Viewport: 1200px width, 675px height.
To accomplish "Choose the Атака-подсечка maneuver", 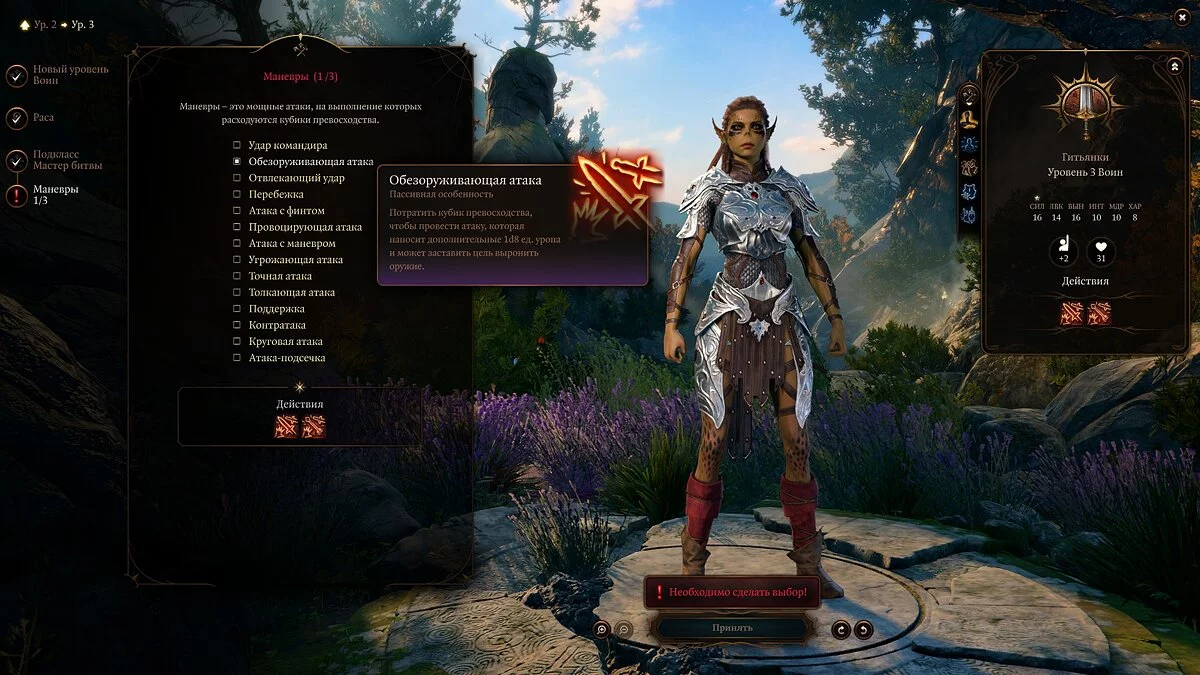I will 237,358.
